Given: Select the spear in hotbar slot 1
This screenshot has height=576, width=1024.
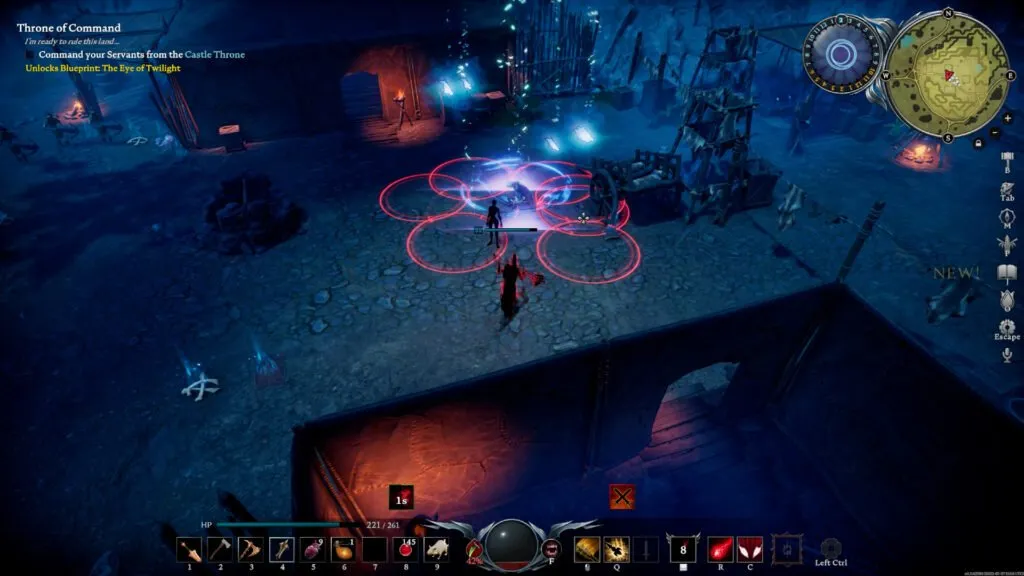Looking at the screenshot, I should (x=189, y=548).
